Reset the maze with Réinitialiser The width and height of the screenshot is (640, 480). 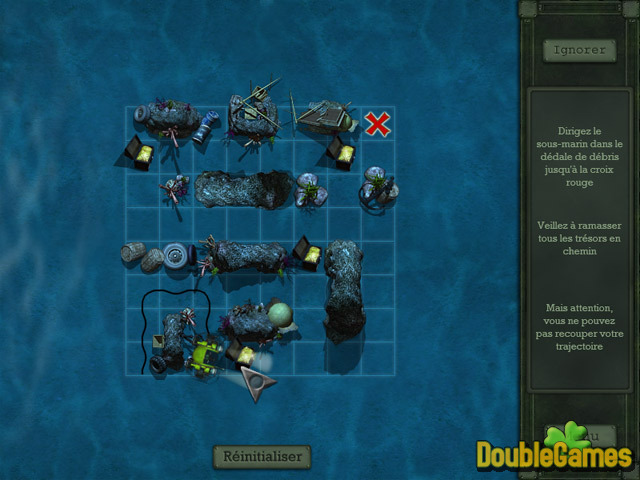point(262,456)
